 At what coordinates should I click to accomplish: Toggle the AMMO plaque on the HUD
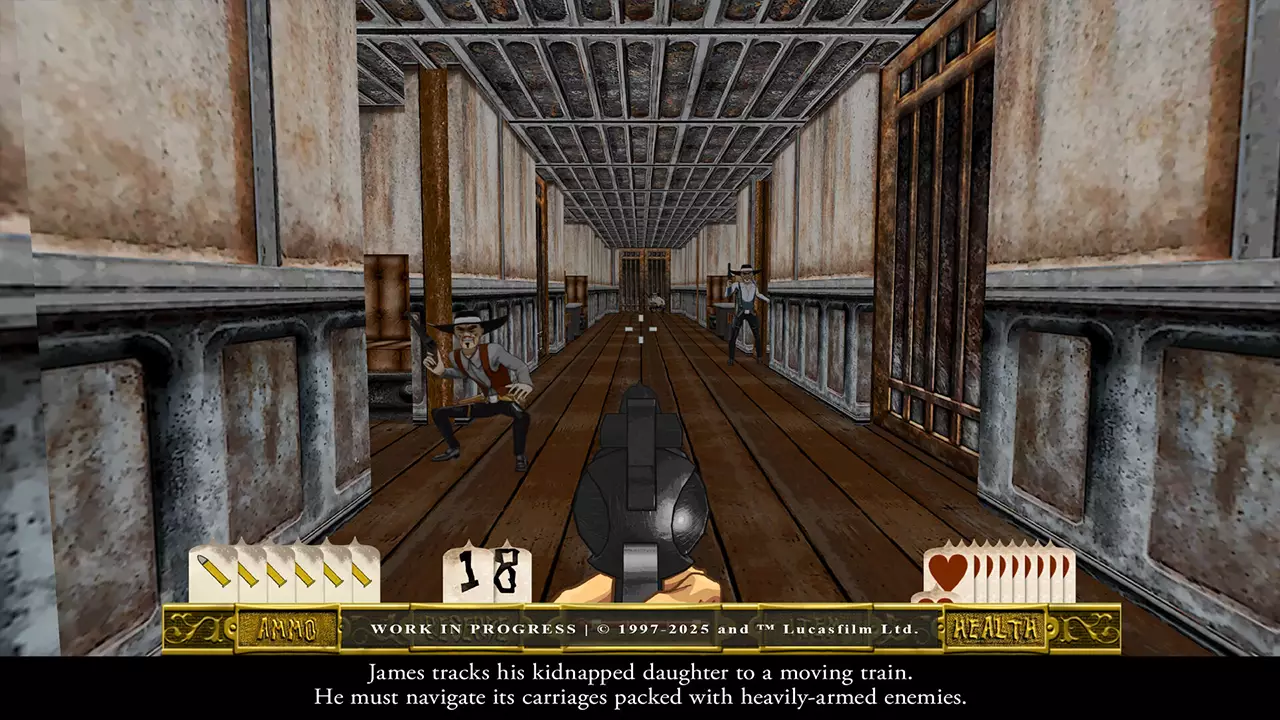290,628
